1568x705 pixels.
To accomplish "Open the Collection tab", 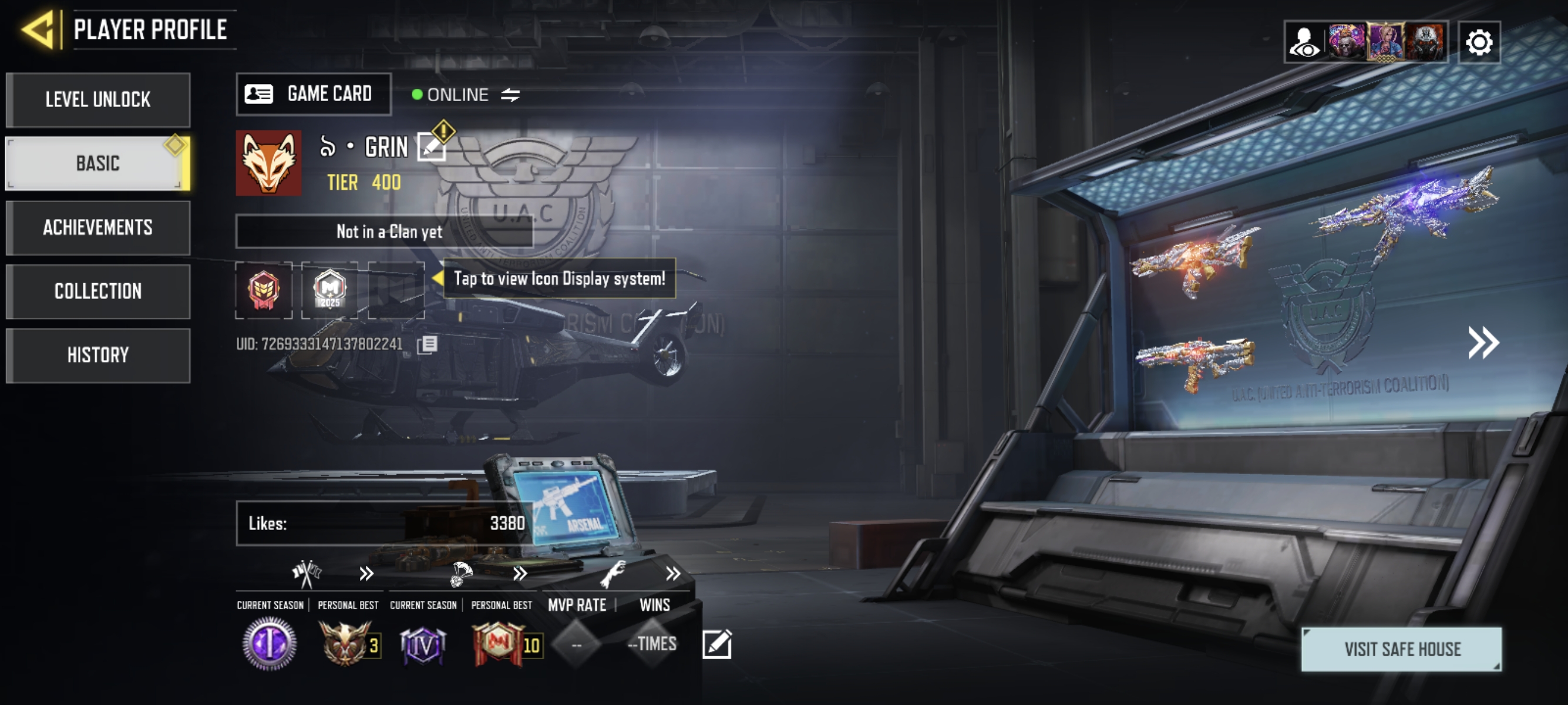I will tap(98, 291).
